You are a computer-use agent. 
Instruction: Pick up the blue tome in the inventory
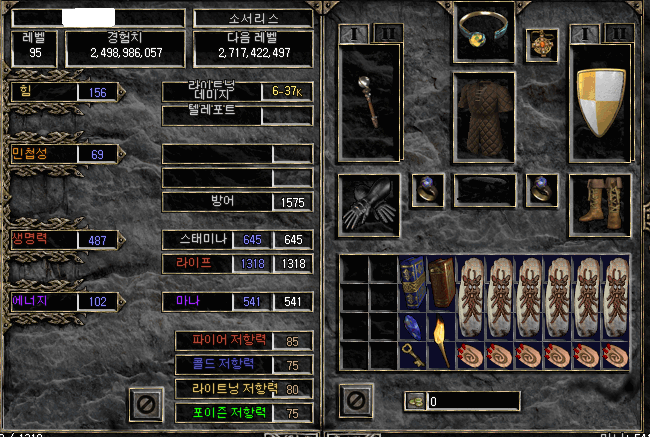coord(412,284)
